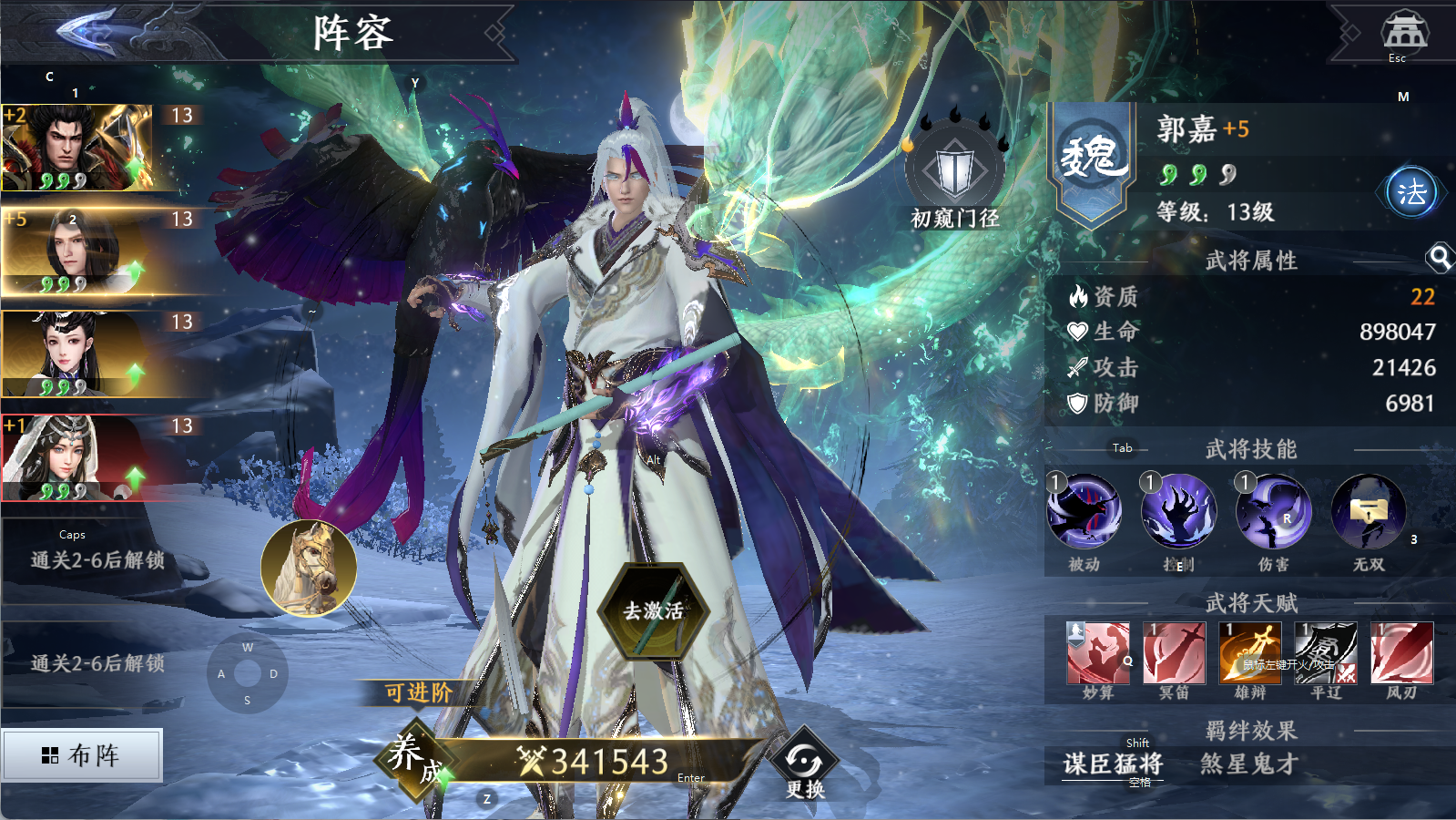Open the 养成 cultivation button
Screen dimensions: 1456x820
(416, 758)
